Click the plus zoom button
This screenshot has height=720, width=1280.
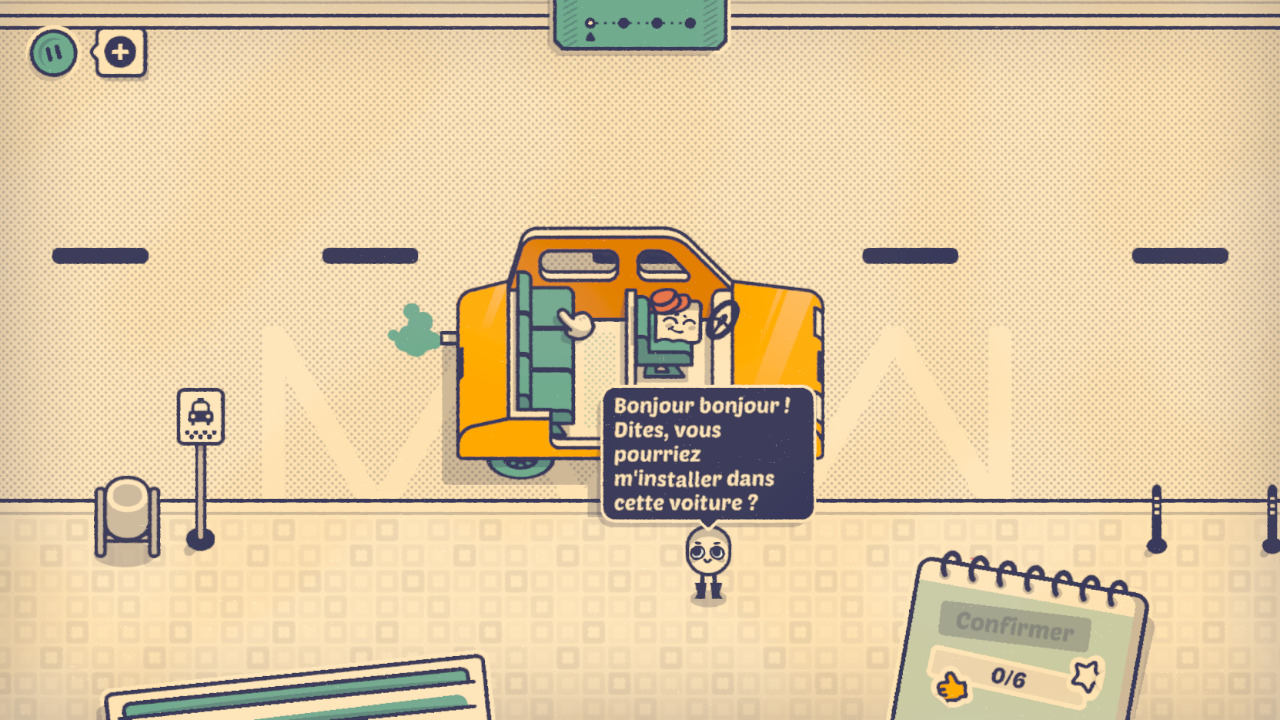120,52
